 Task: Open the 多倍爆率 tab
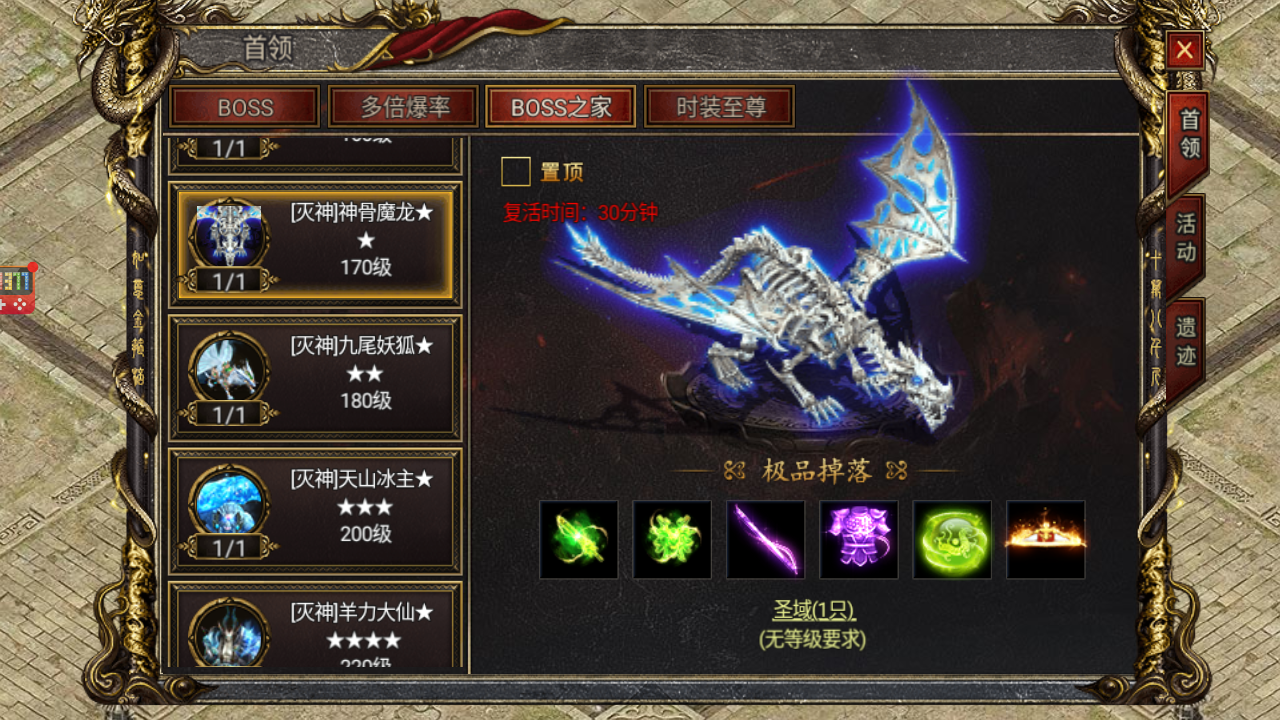click(402, 107)
